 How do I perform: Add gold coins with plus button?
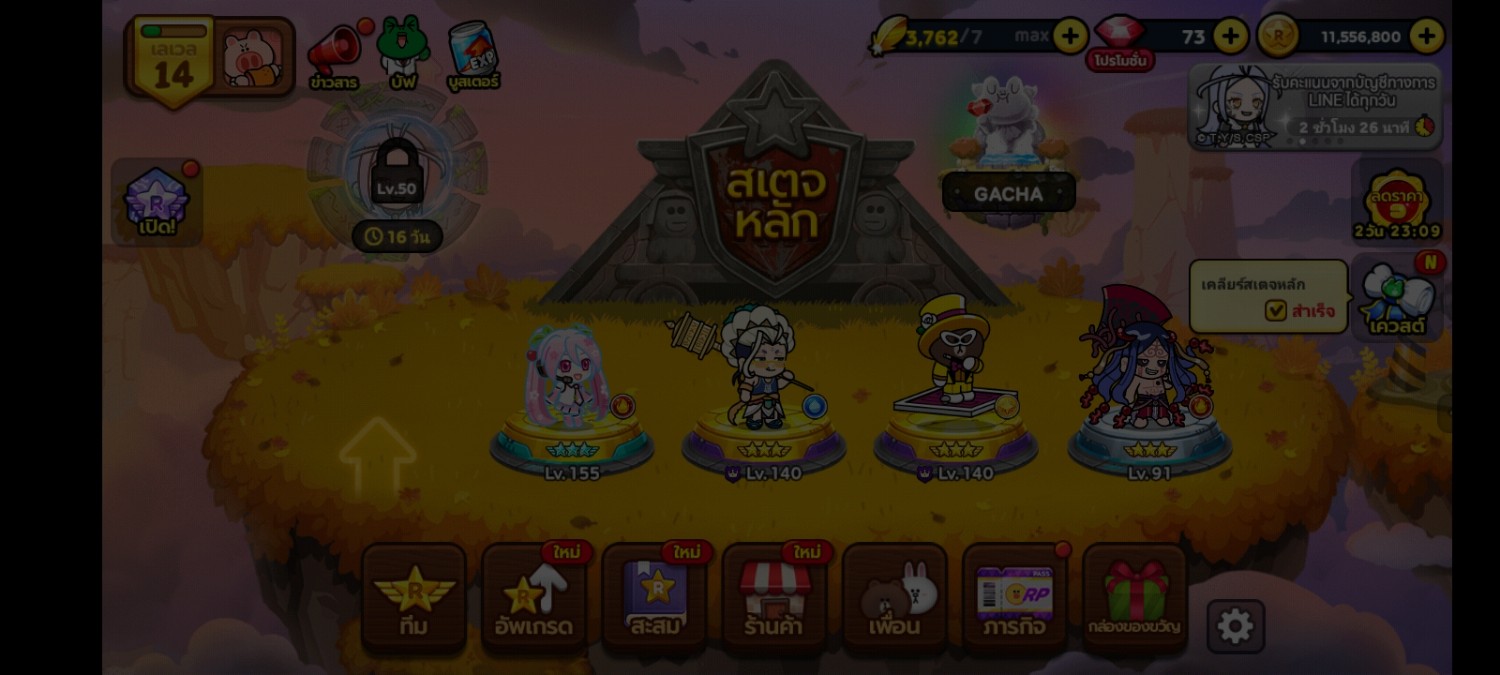(1426, 37)
